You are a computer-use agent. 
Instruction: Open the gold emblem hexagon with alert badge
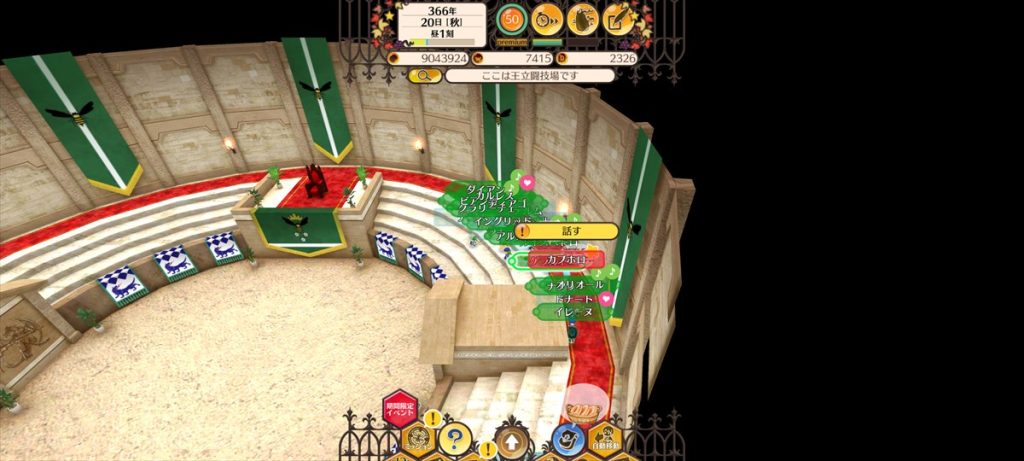(419, 438)
